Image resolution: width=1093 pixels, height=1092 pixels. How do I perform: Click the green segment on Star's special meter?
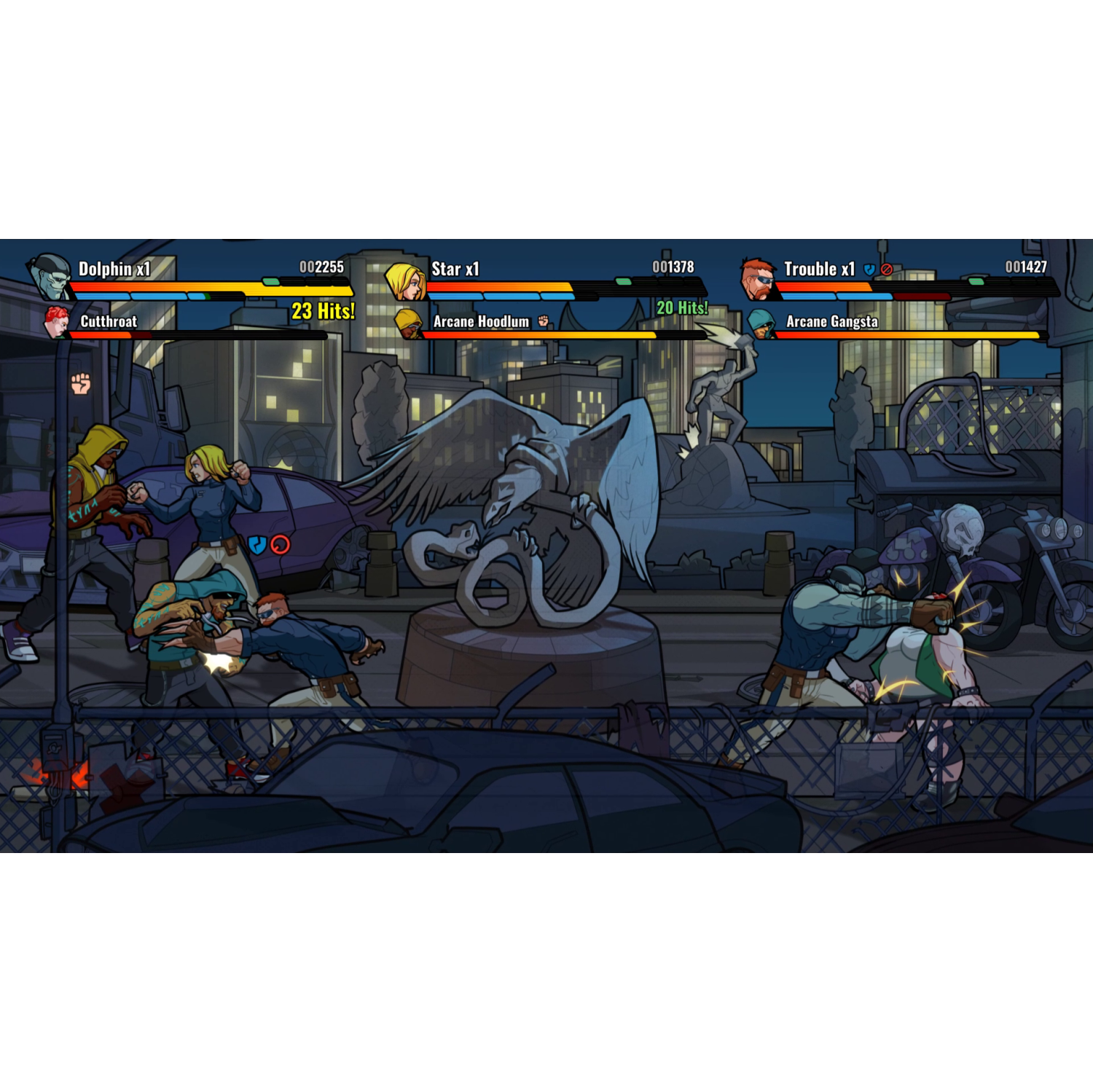click(623, 280)
